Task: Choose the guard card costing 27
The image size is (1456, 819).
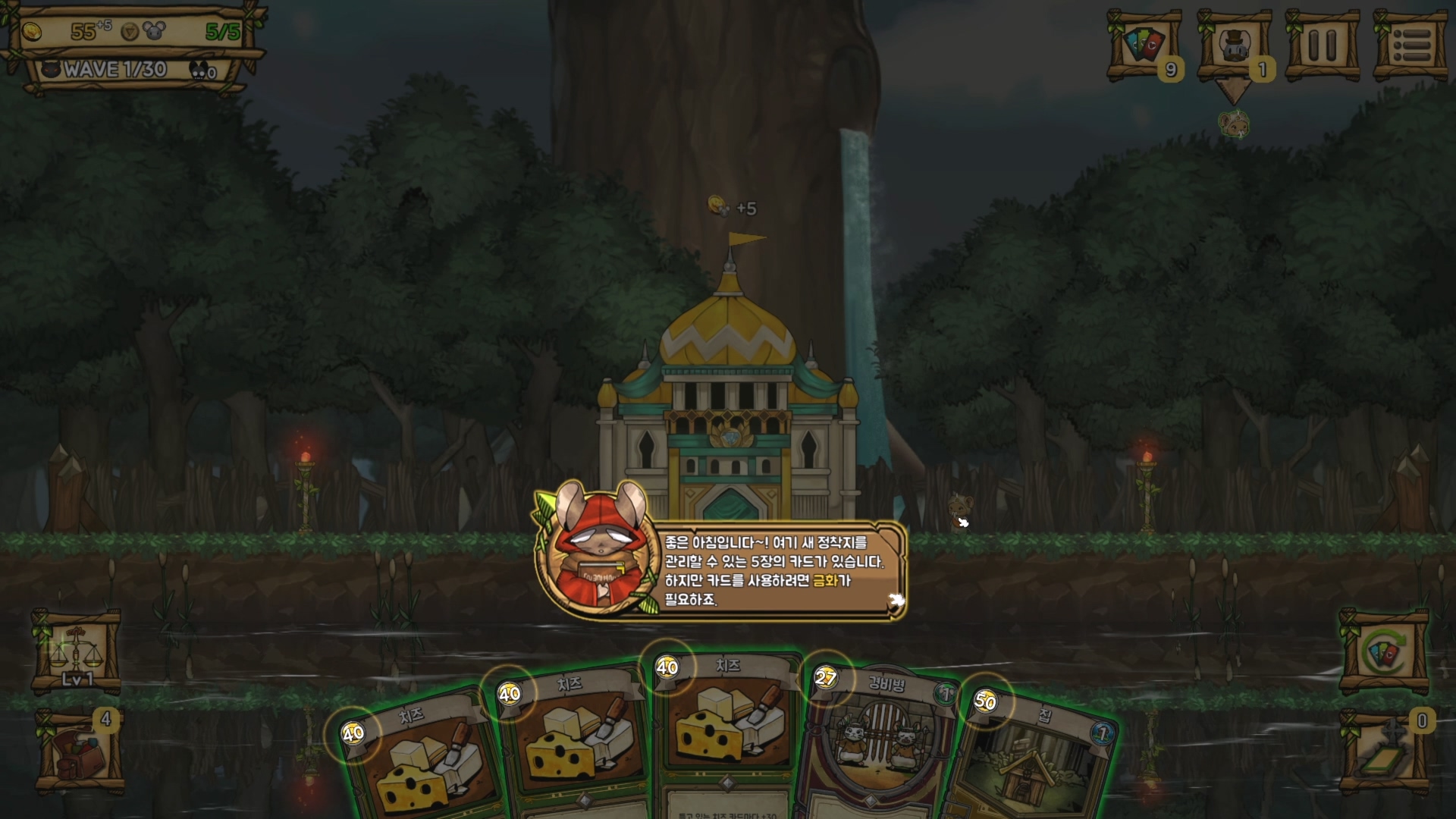Action: (880, 743)
